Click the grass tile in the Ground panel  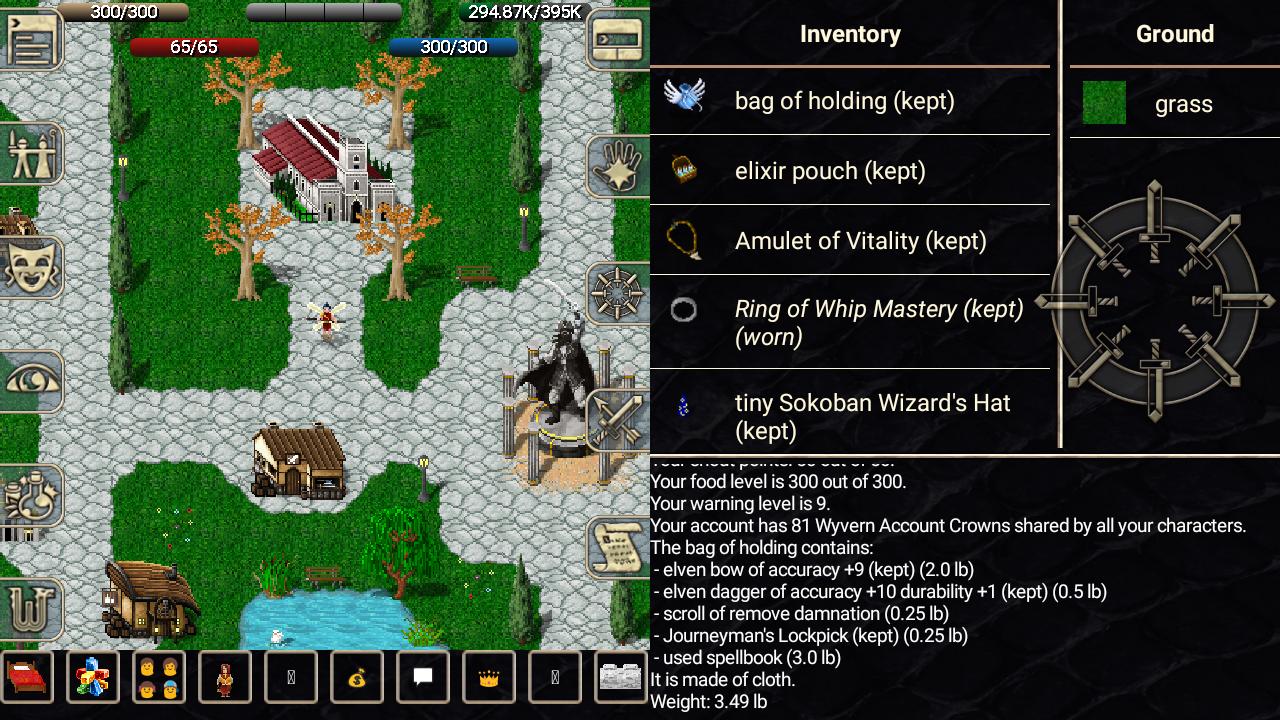coord(1104,103)
